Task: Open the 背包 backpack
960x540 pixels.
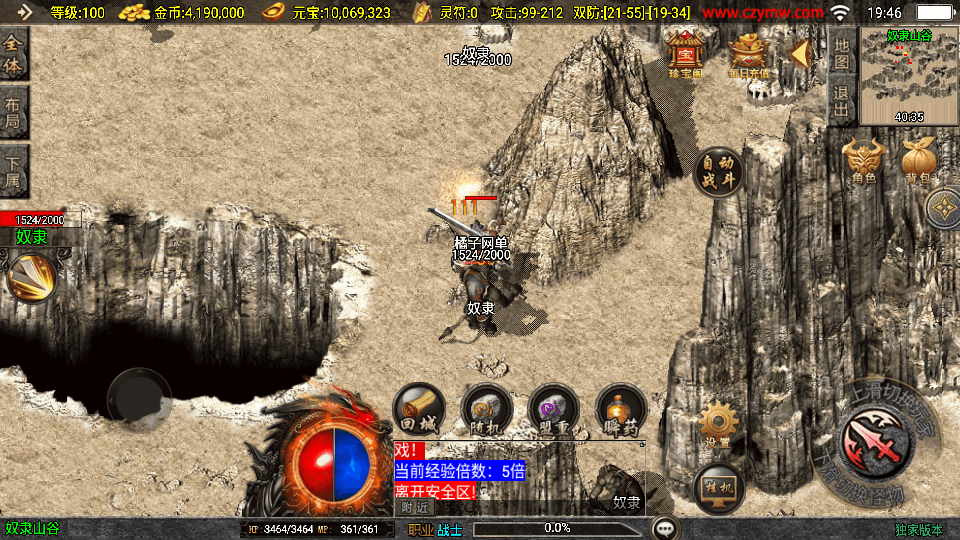Action: (919, 160)
